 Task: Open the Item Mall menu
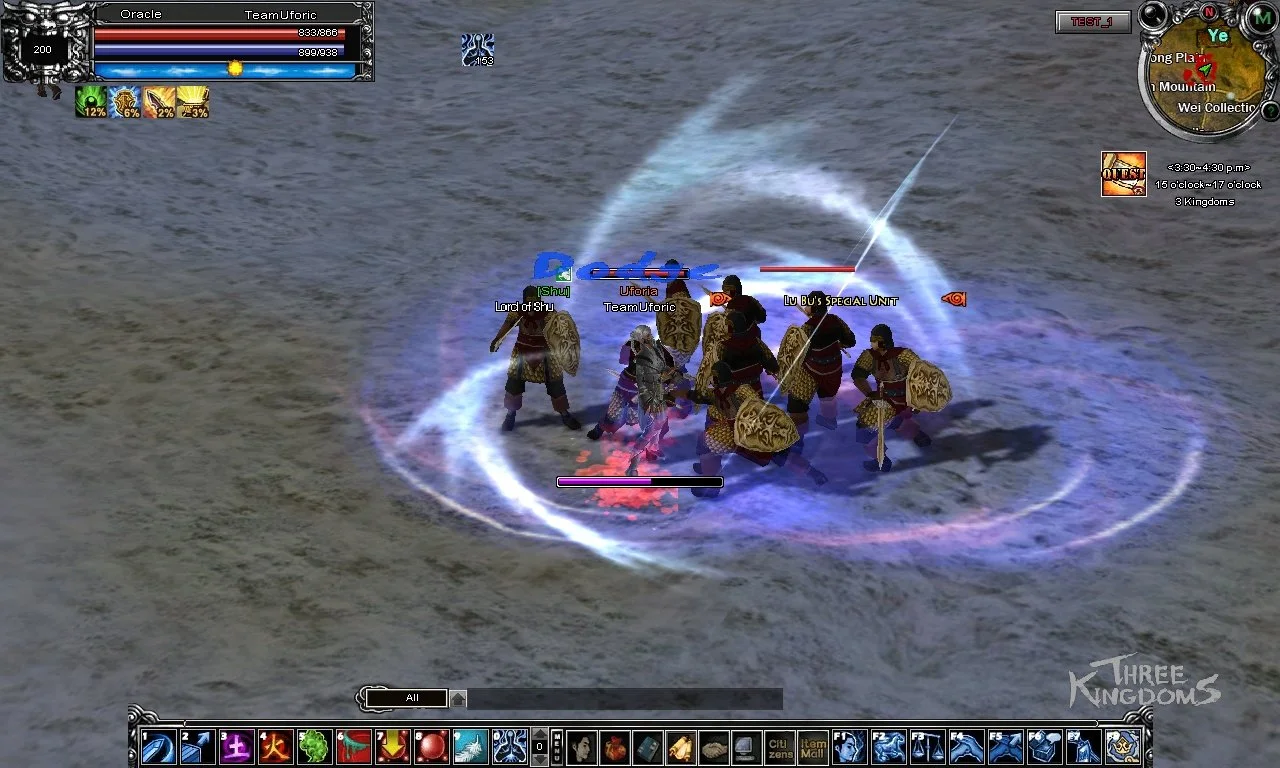(813, 746)
